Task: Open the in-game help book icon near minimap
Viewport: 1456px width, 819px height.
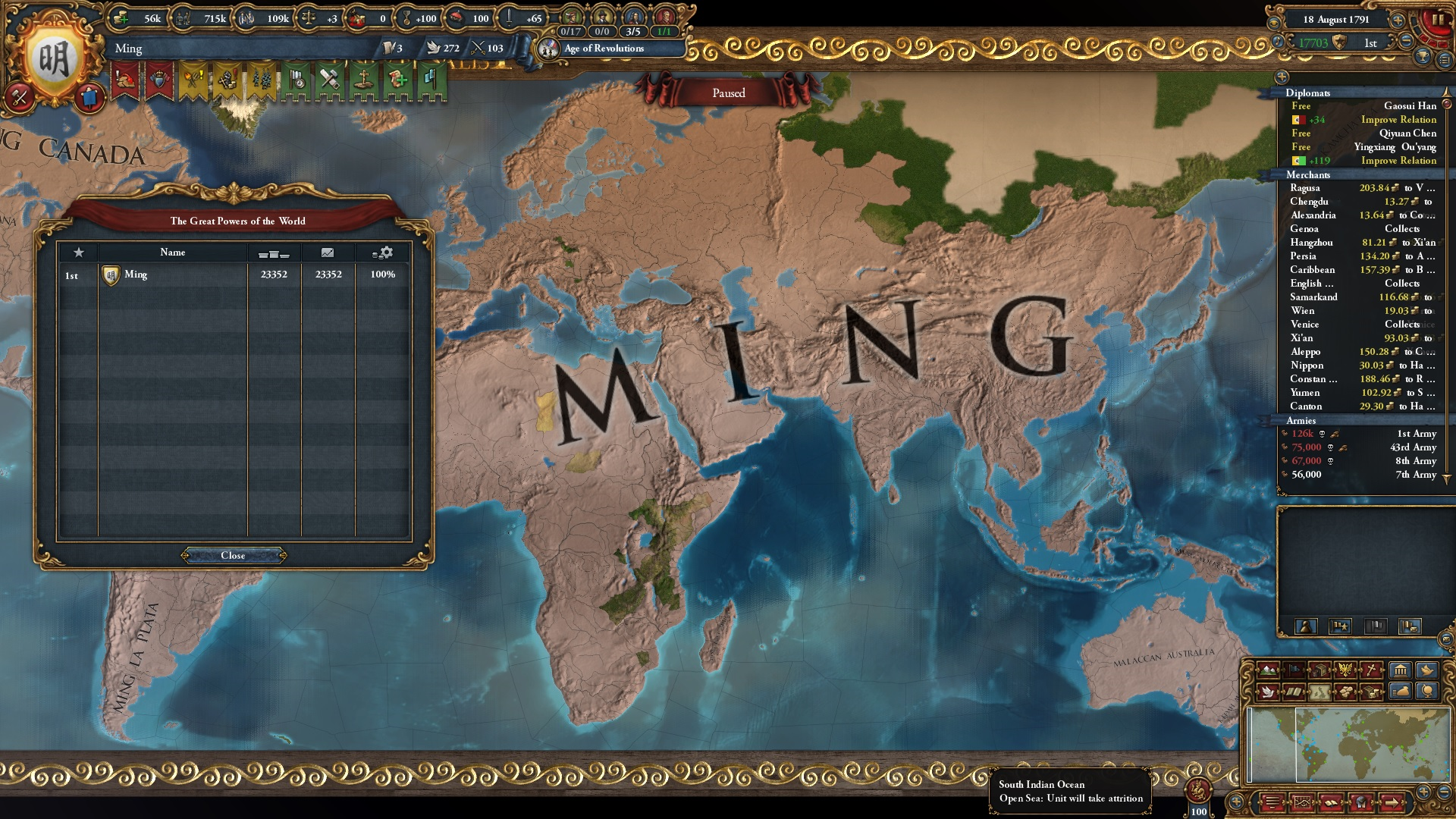Action: (1331, 802)
